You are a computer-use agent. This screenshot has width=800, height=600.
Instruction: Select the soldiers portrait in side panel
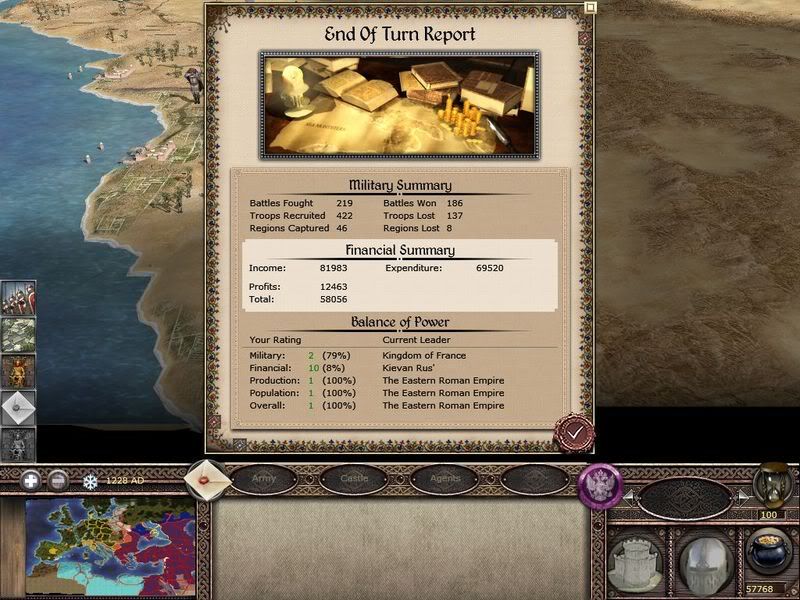18,298
